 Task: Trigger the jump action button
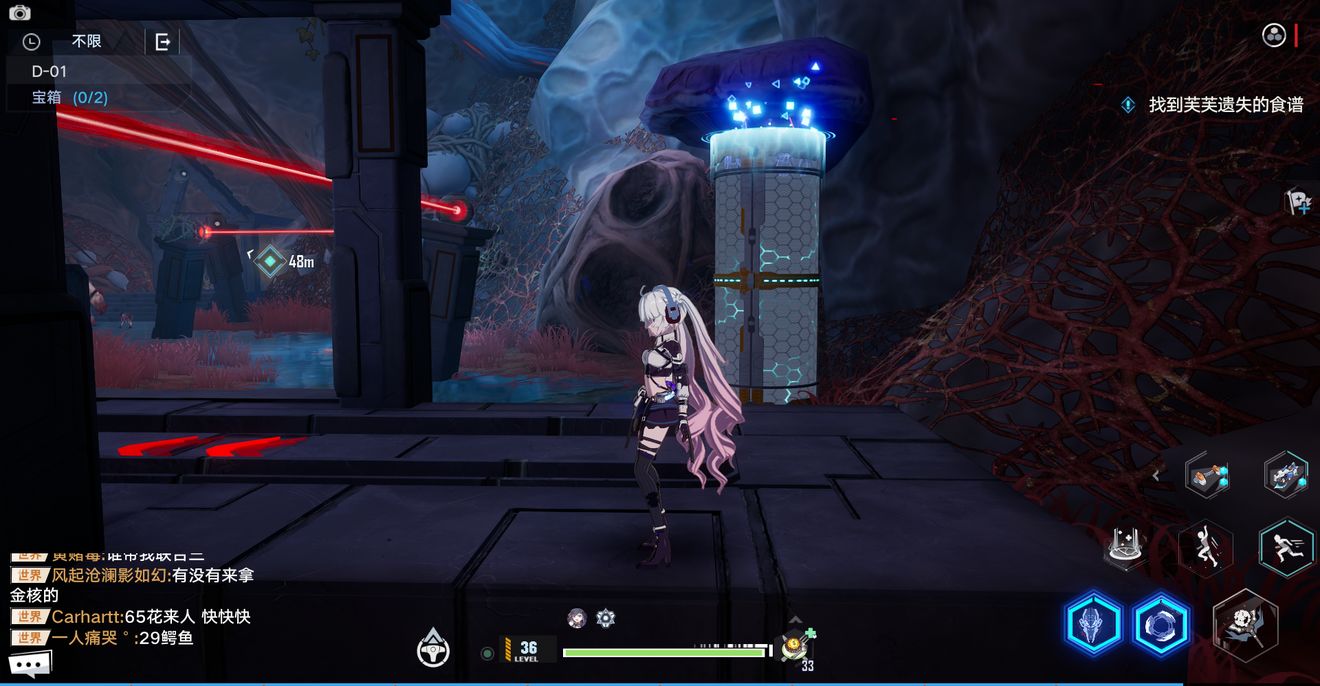tap(1204, 548)
